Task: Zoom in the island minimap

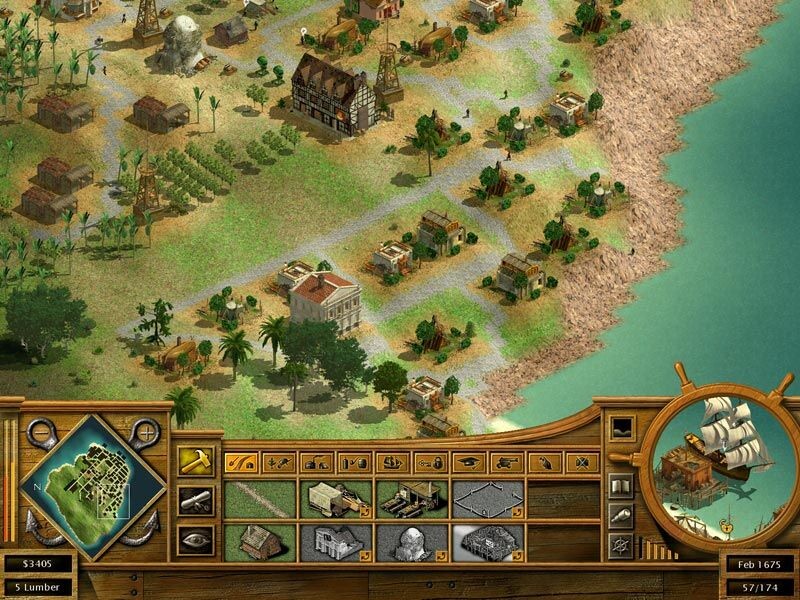Action: pos(148,432)
